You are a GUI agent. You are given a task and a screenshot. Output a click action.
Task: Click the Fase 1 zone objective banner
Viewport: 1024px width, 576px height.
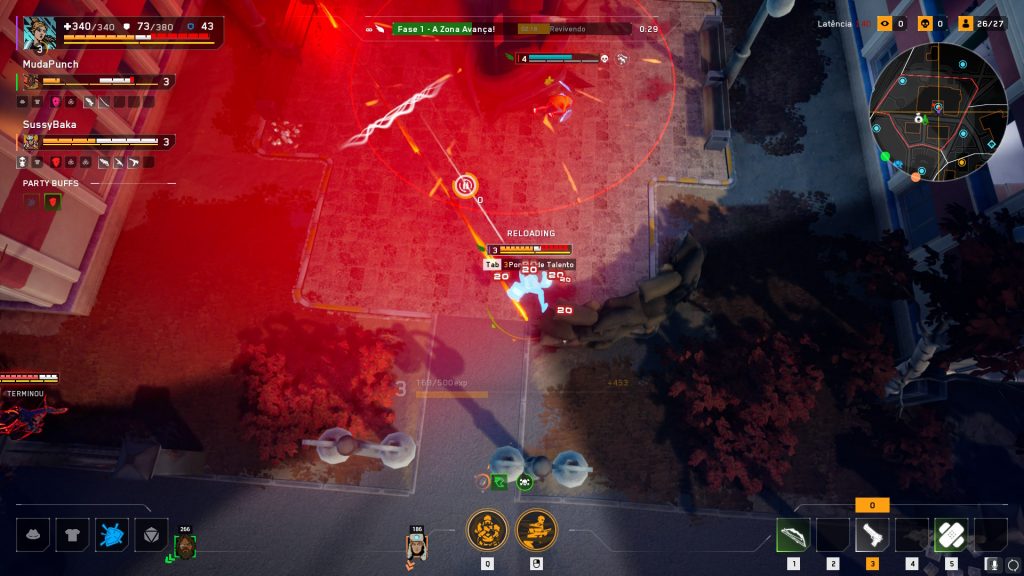[x=444, y=29]
